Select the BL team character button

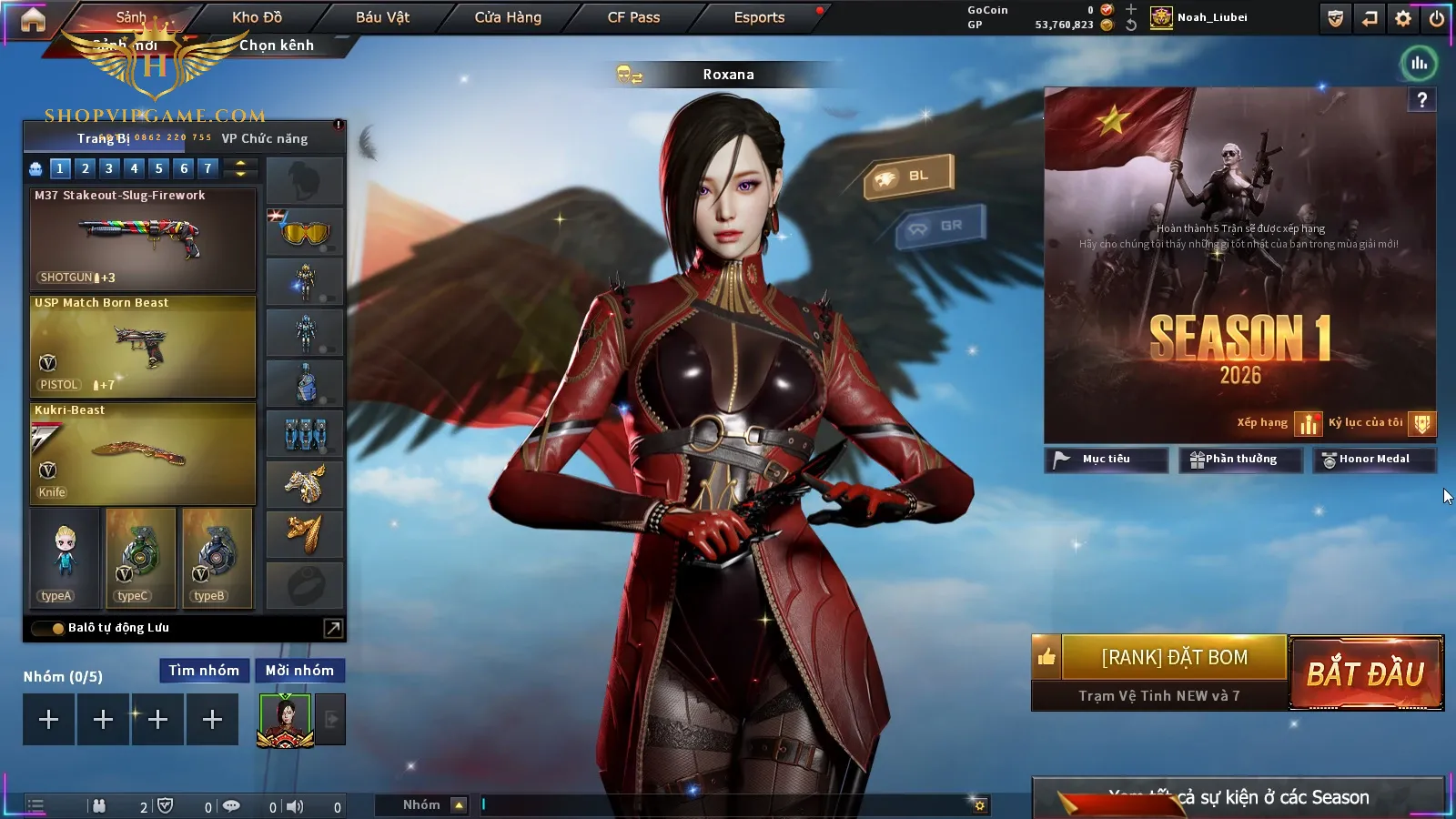tap(908, 176)
